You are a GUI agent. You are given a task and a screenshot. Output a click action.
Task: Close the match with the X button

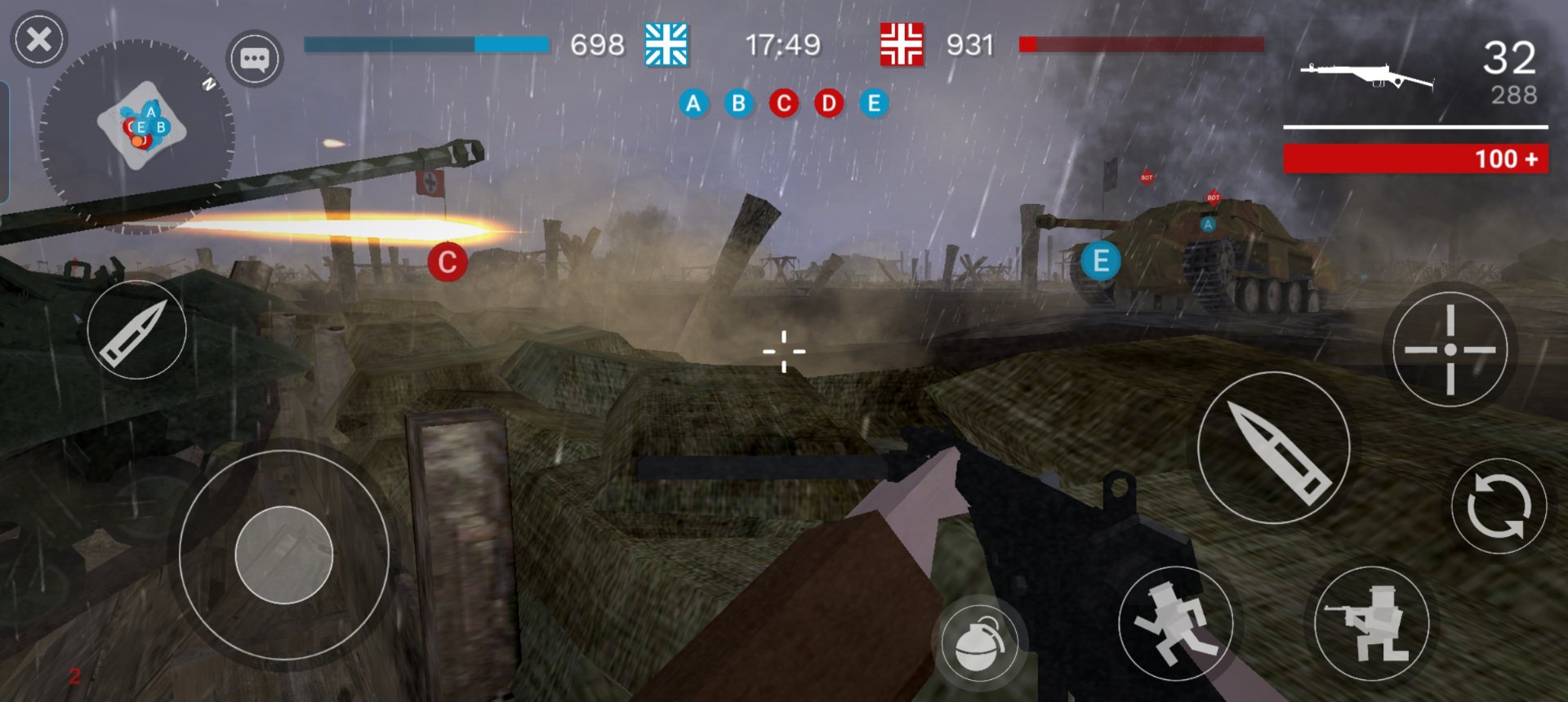[x=38, y=39]
